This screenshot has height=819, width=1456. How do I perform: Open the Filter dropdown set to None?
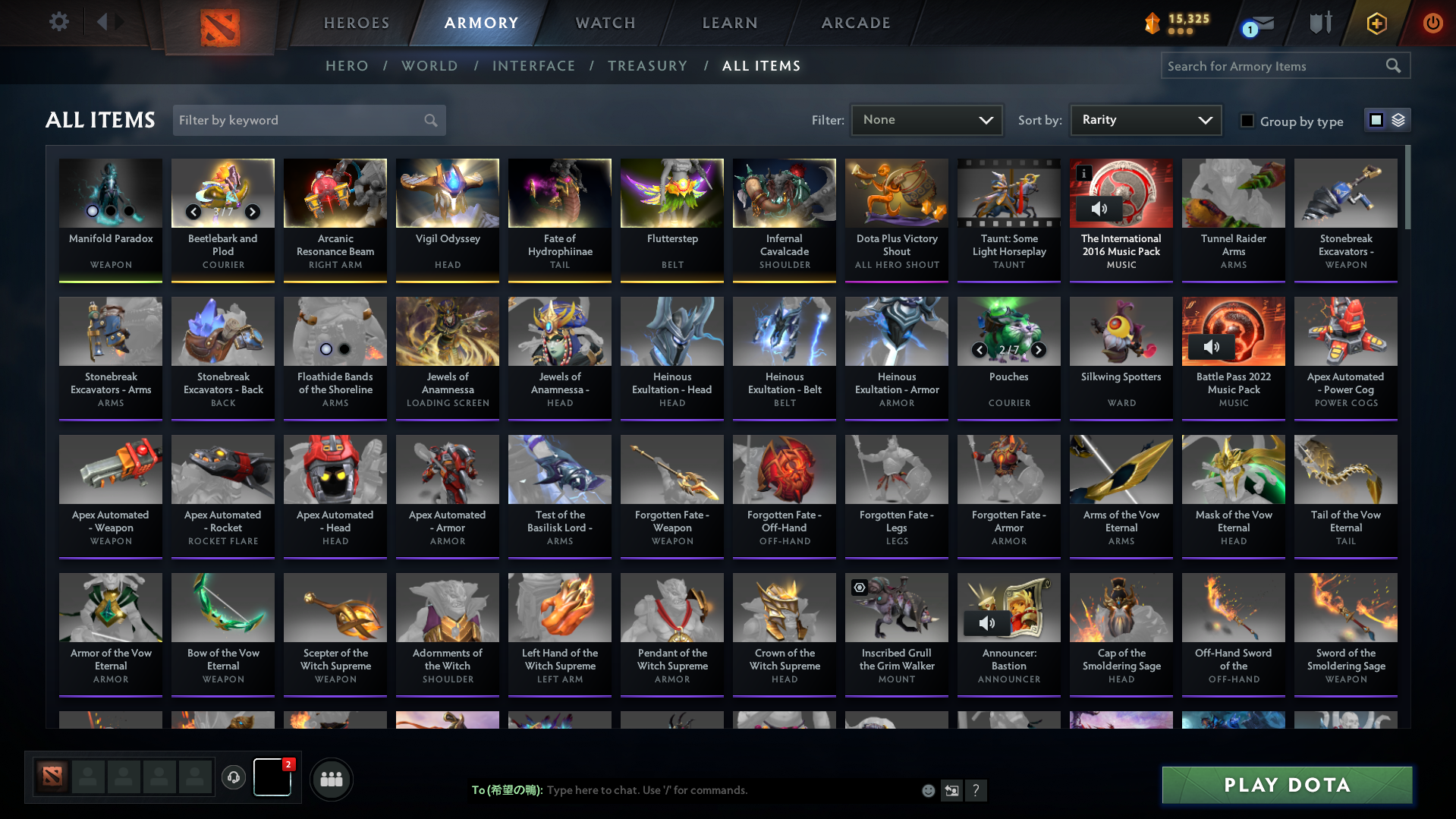[x=926, y=120]
